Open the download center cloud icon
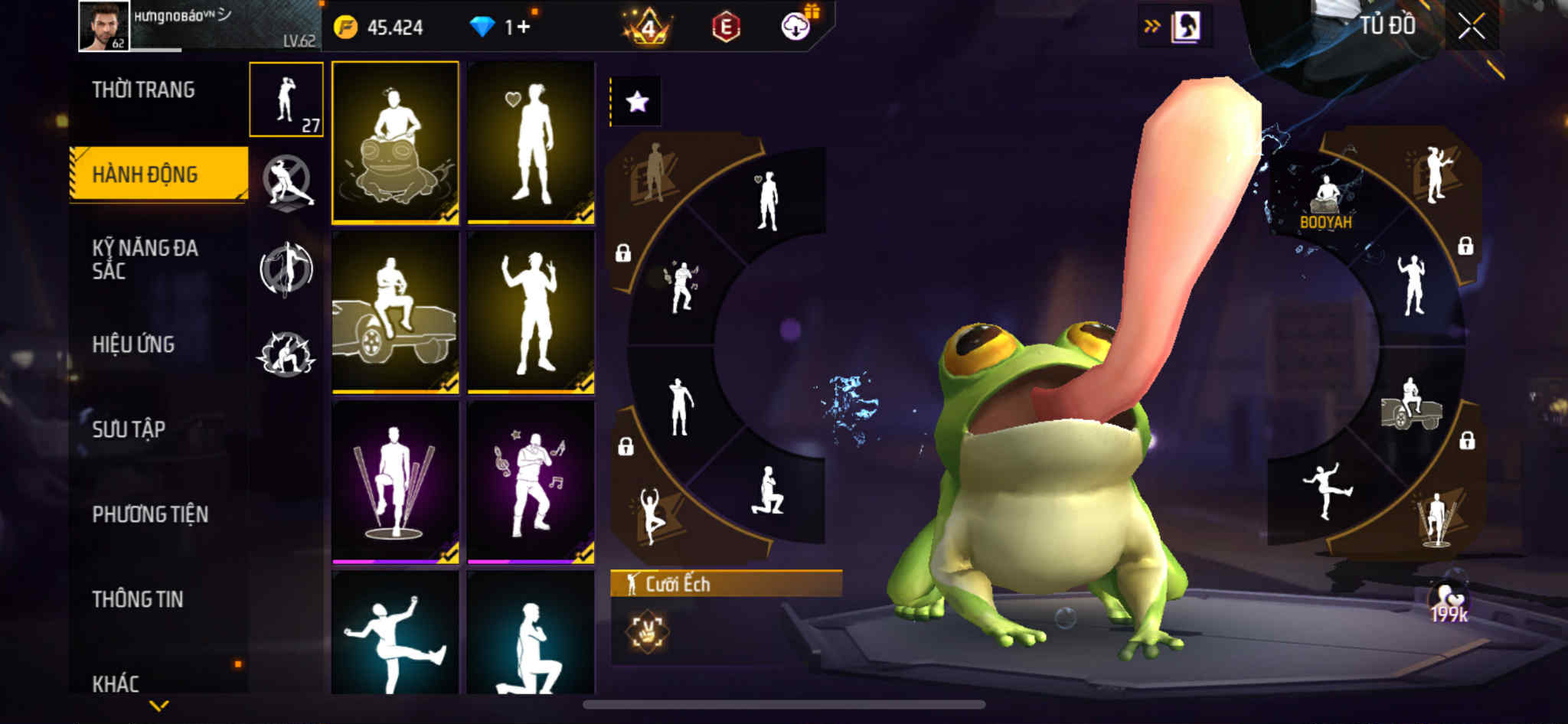The image size is (1568, 724). point(795,27)
